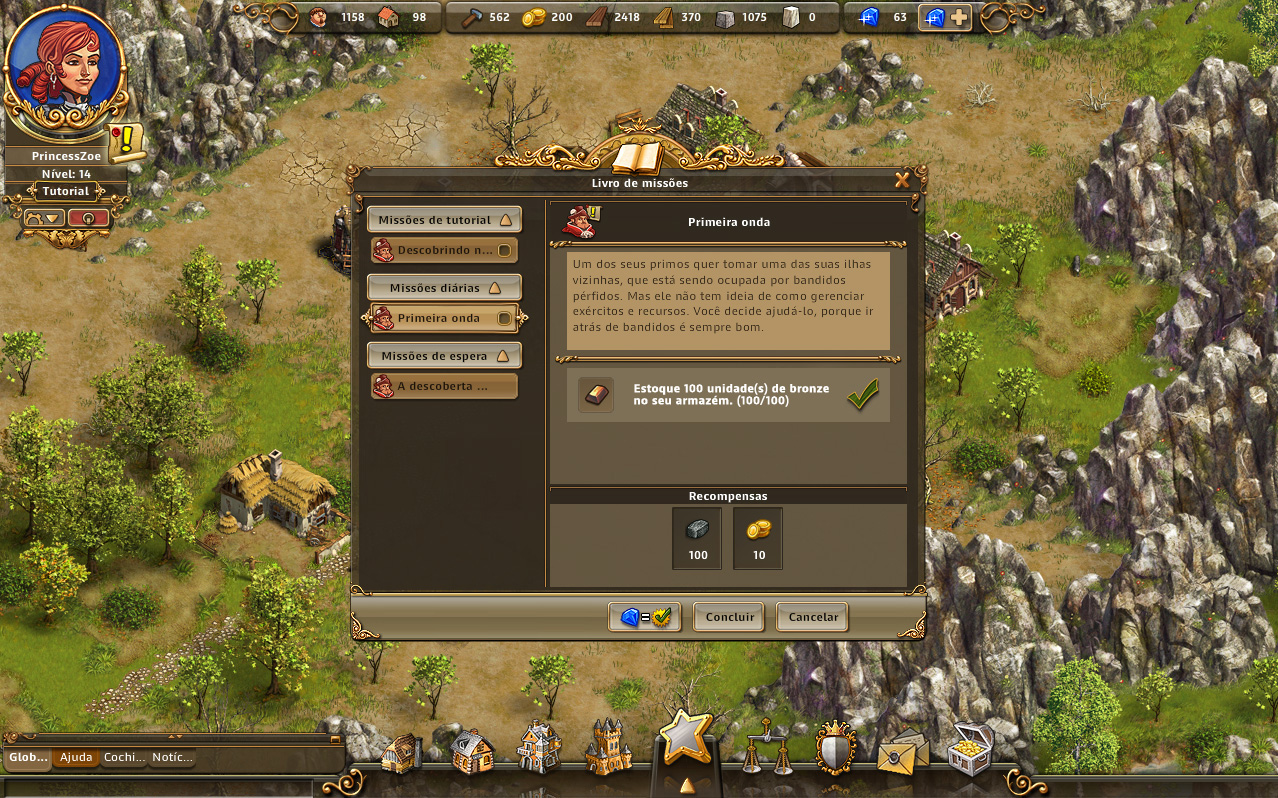Open the quest scroll with exclamation mark
The image size is (1278, 798).
126,143
